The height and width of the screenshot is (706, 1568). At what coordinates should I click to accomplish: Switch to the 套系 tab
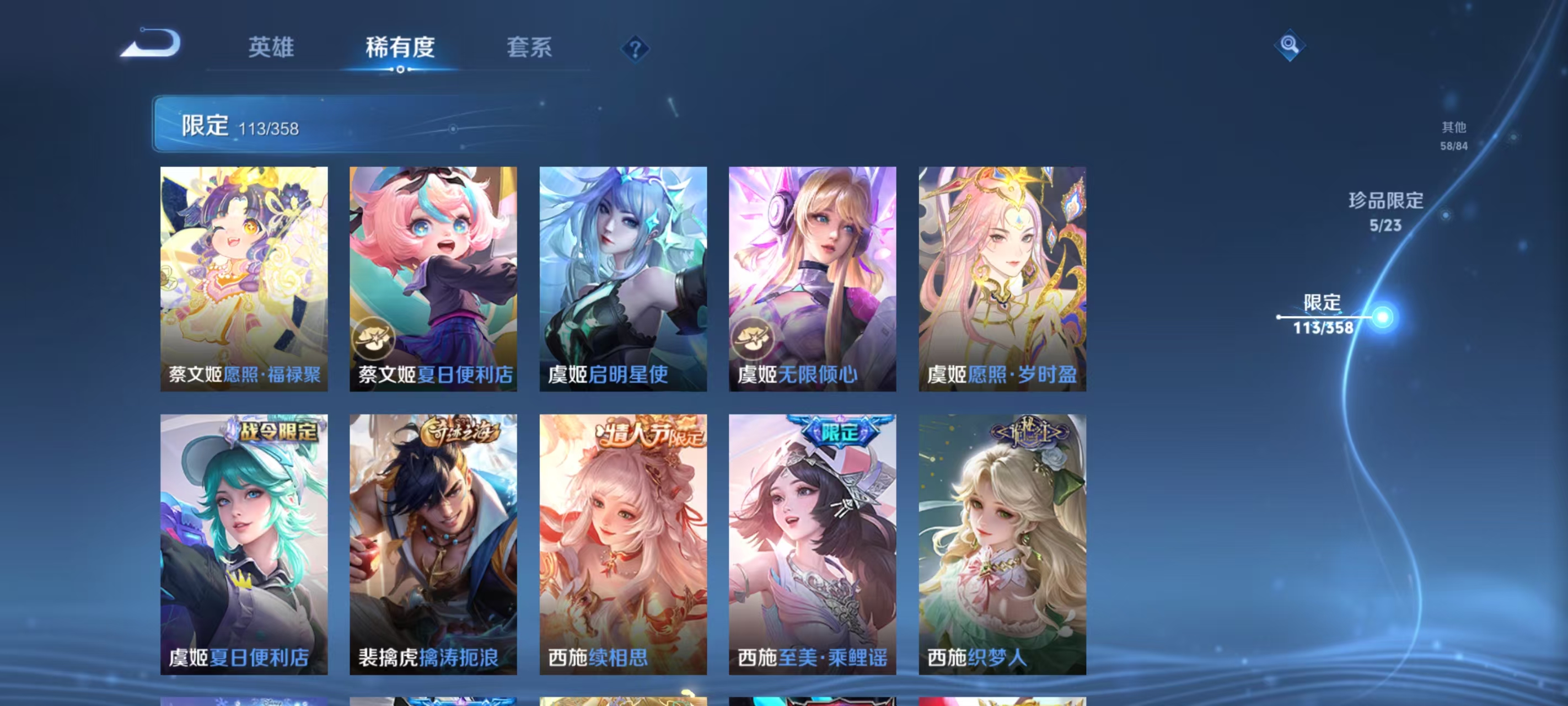[529, 47]
